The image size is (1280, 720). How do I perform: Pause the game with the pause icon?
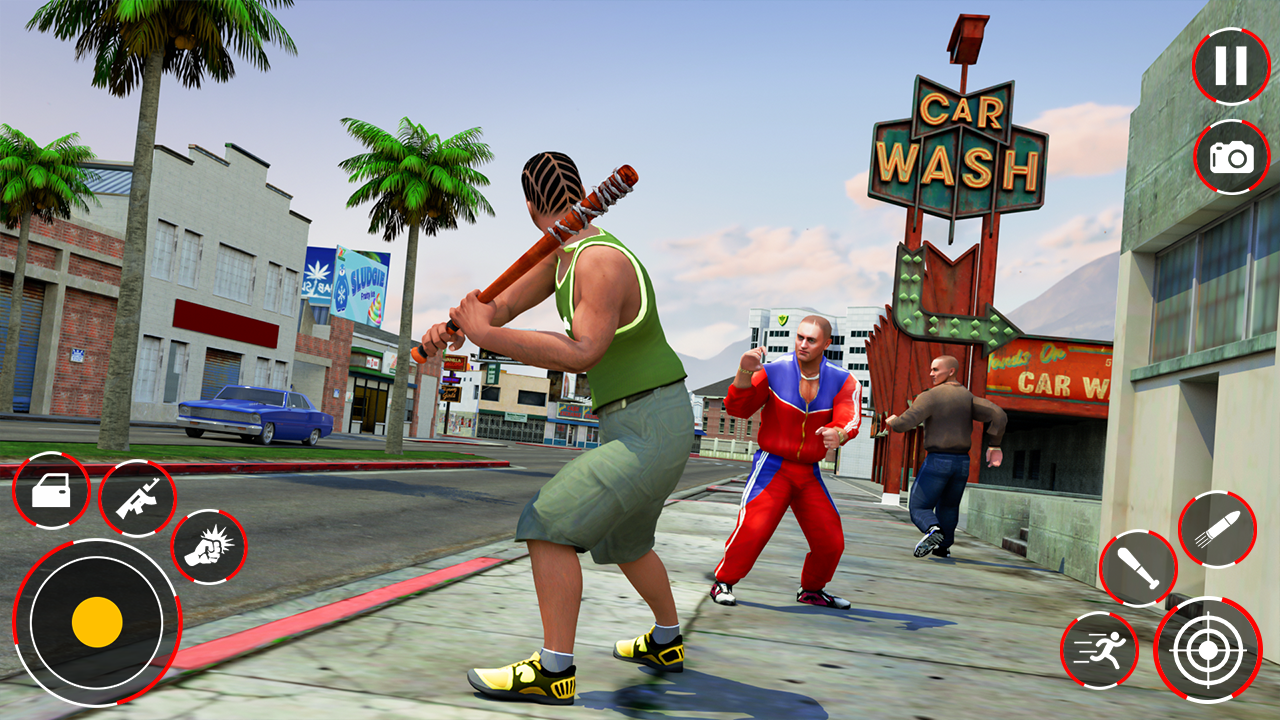(x=1229, y=65)
